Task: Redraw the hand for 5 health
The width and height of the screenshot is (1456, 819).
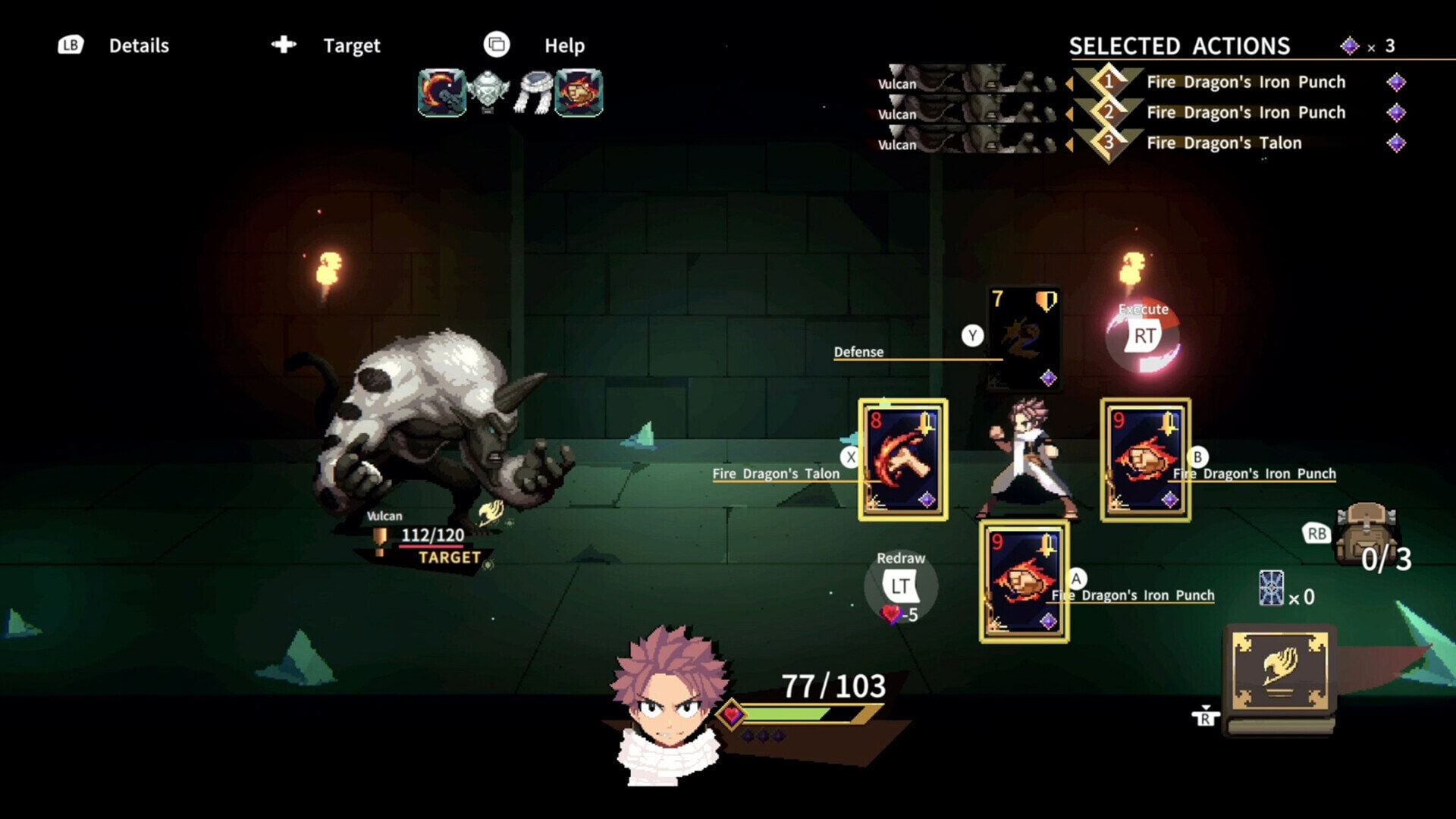Action: point(900,586)
